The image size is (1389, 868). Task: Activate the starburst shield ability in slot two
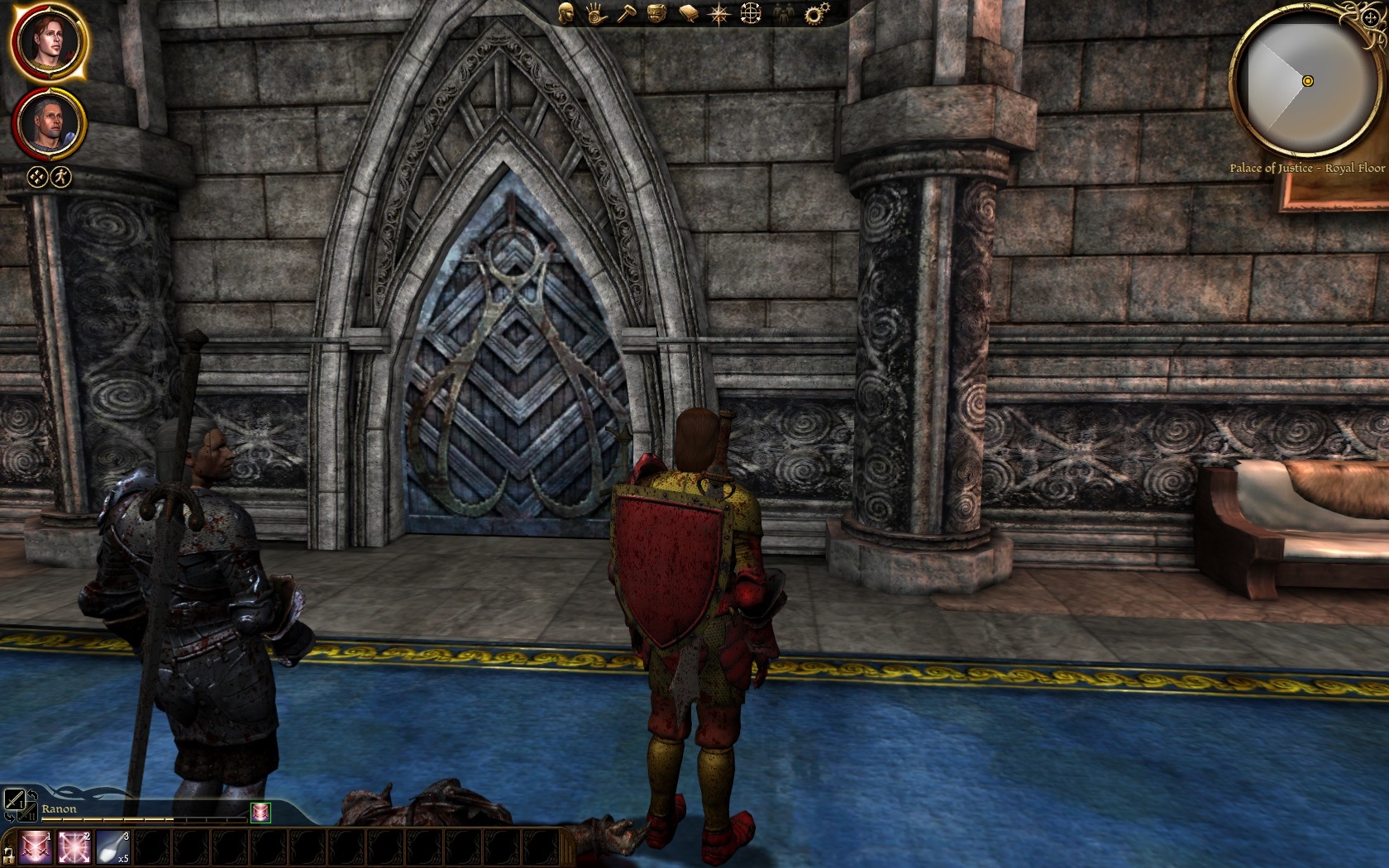[76, 848]
